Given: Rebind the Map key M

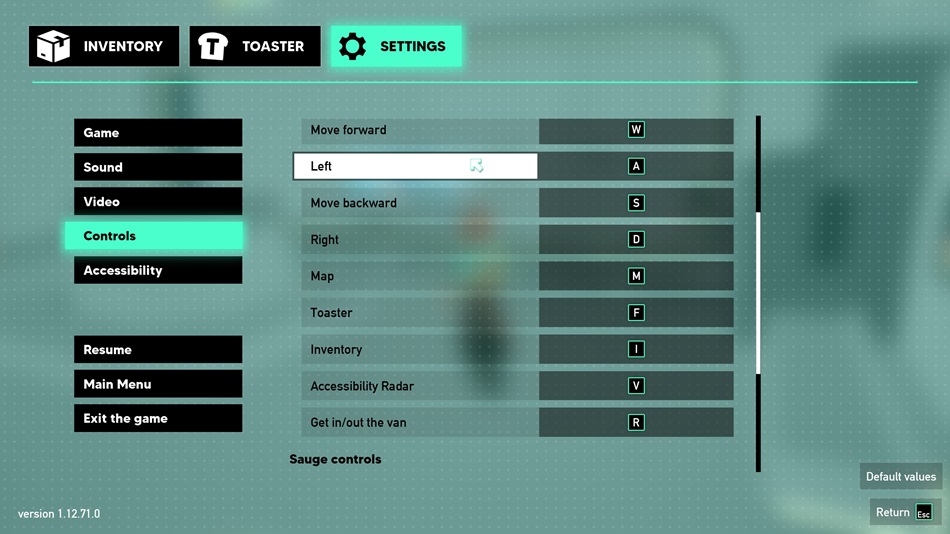Looking at the screenshot, I should pyautogui.click(x=636, y=276).
